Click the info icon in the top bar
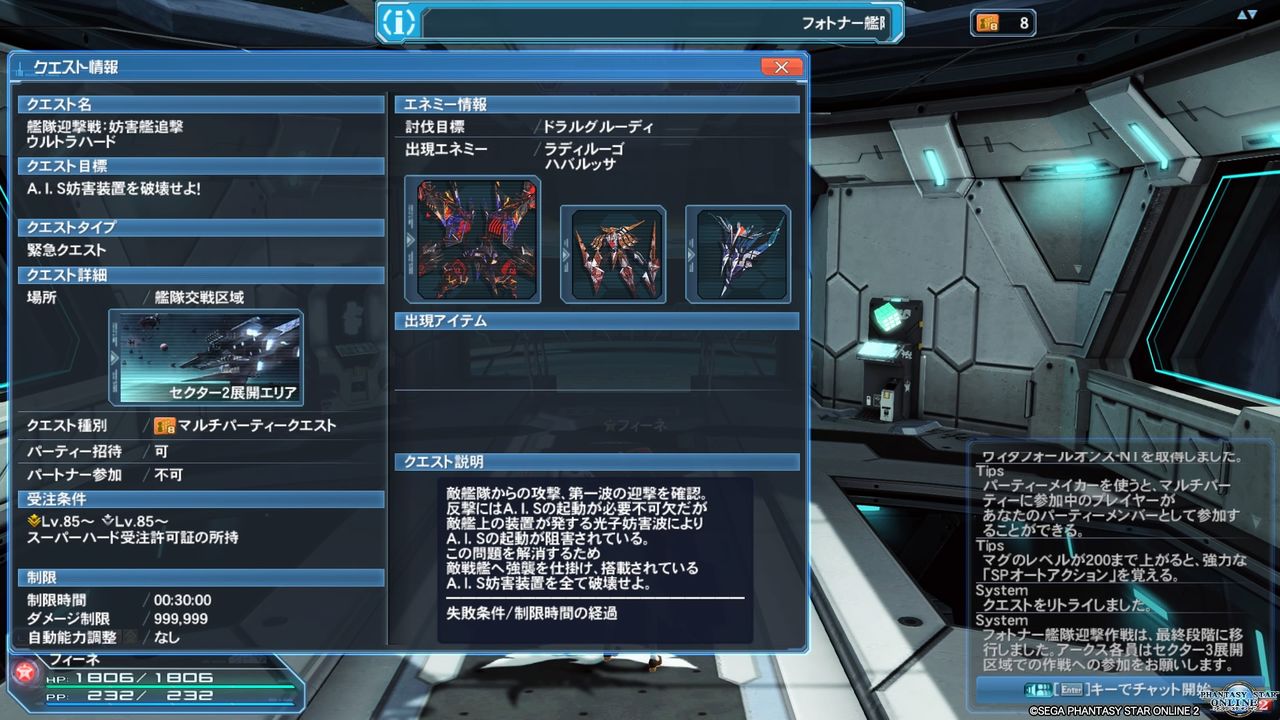 coord(399,22)
